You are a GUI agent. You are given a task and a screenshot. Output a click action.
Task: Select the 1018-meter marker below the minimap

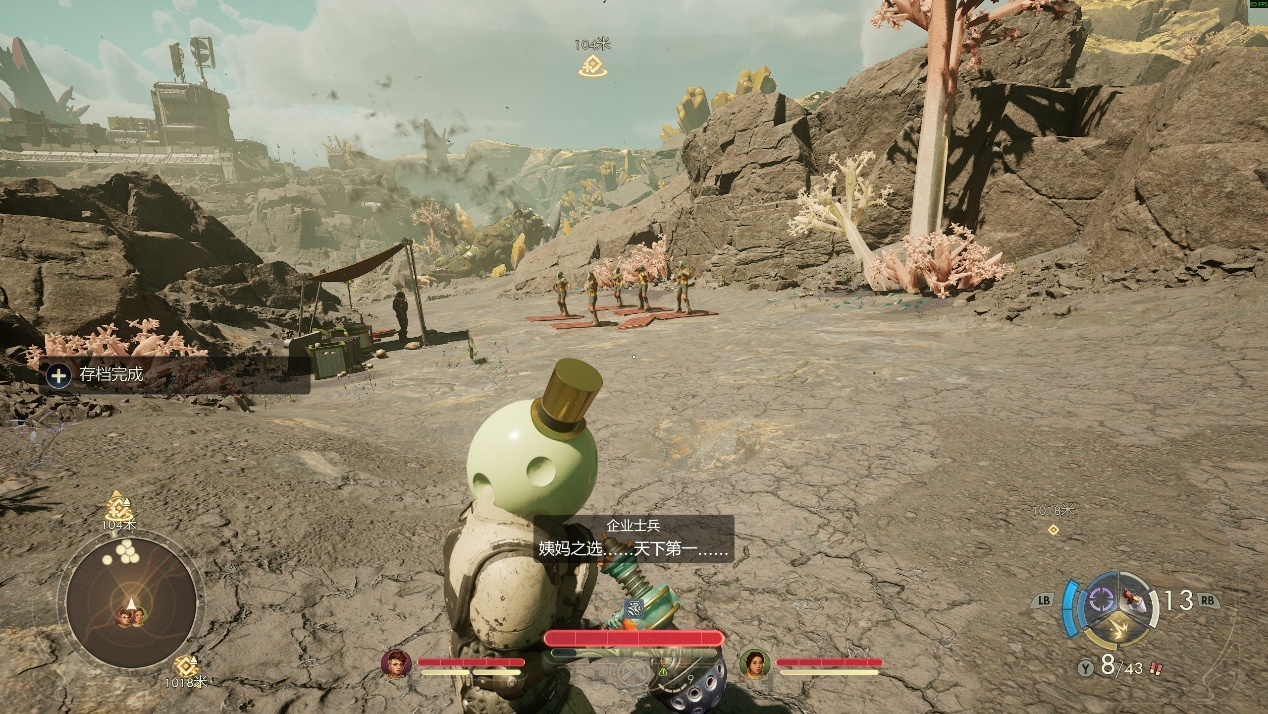click(185, 666)
